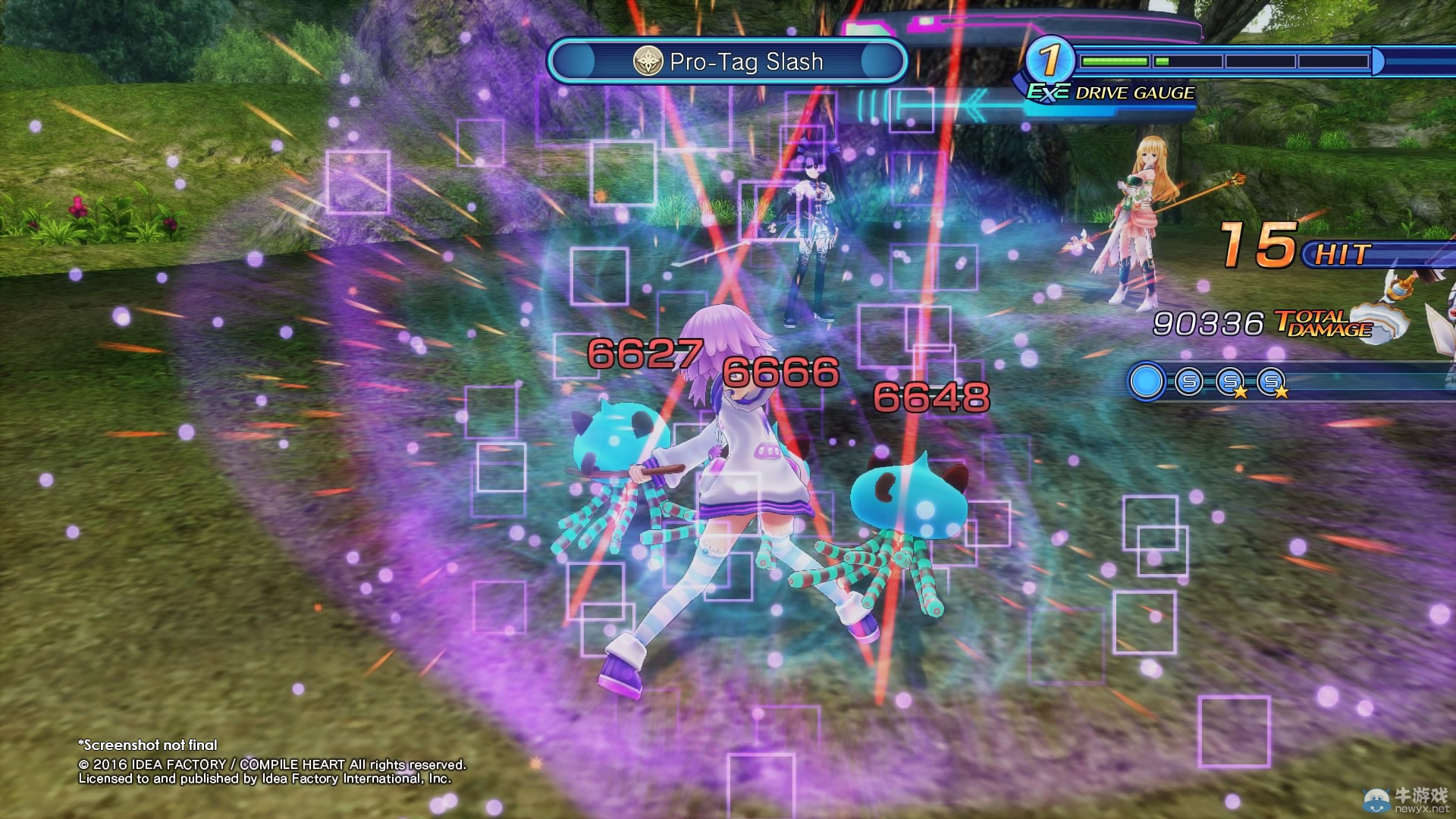Toggle the star under the middle S badge
The image size is (1456, 819).
1241,393
